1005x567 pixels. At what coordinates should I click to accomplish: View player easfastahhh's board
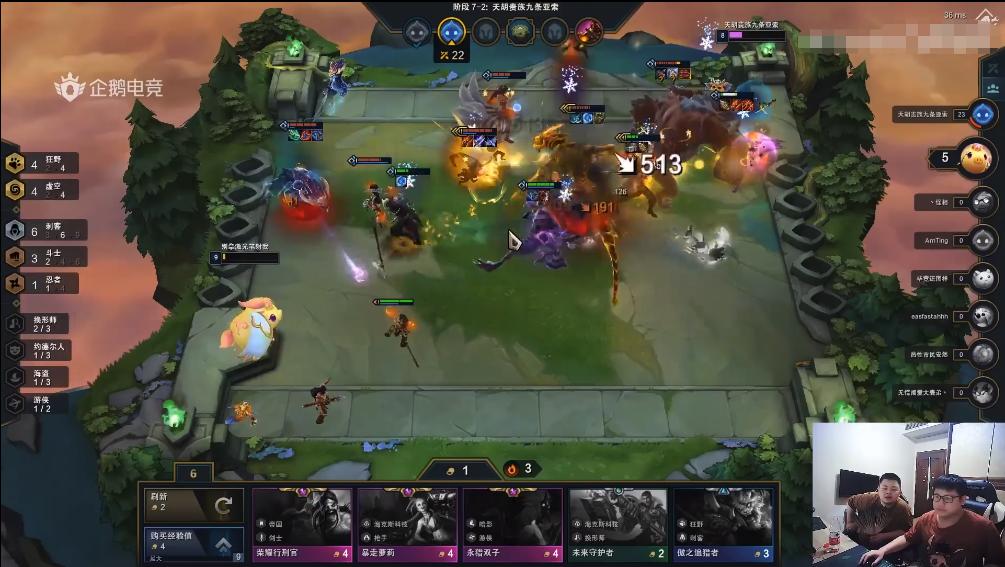coord(982,317)
